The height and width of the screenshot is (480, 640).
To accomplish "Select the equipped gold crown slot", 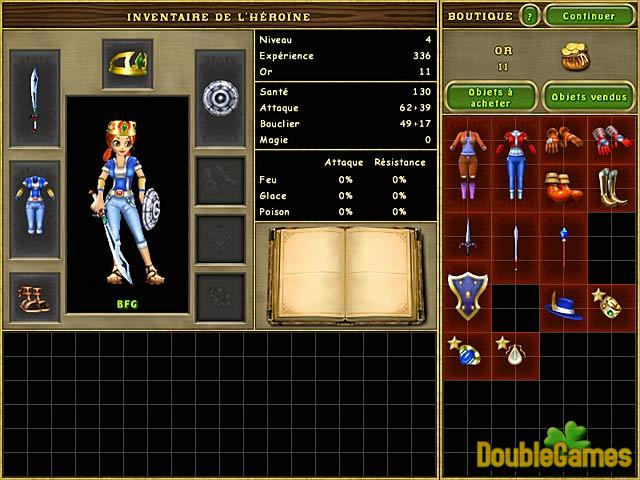I will [x=127, y=63].
